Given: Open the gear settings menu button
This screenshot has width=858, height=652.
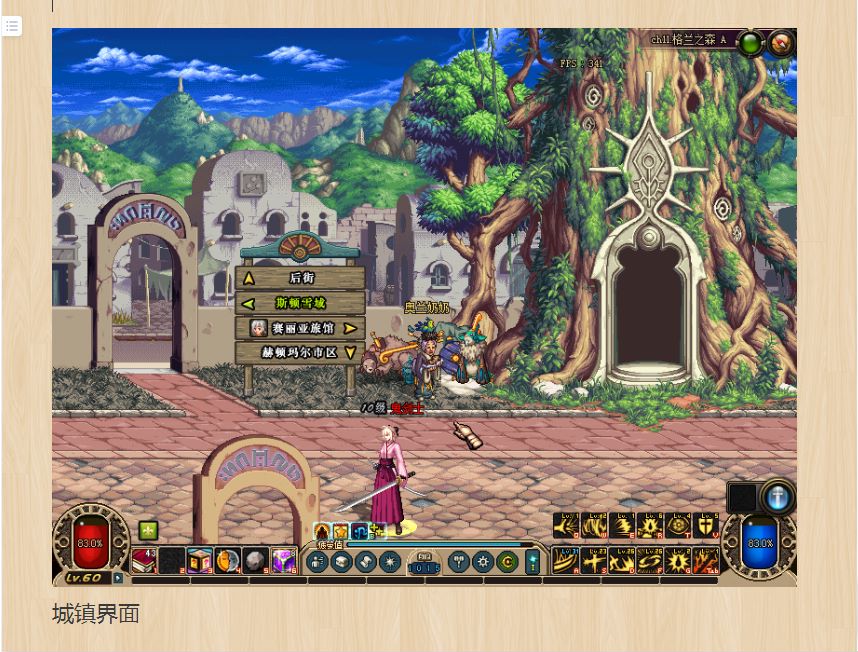Looking at the screenshot, I should tap(484, 562).
